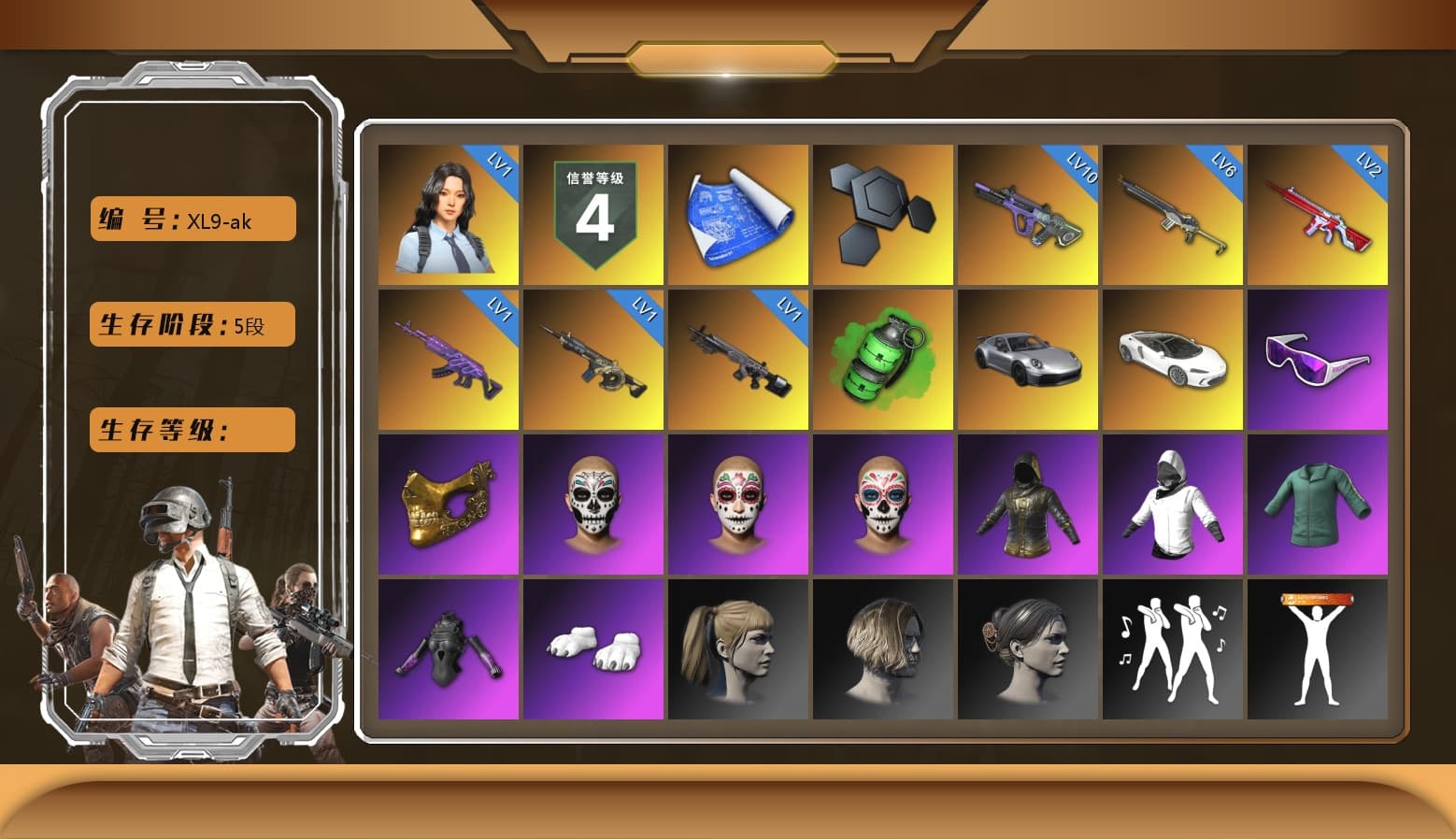Select the green grenade skin
This screenshot has height=839, width=1456.
click(x=883, y=358)
